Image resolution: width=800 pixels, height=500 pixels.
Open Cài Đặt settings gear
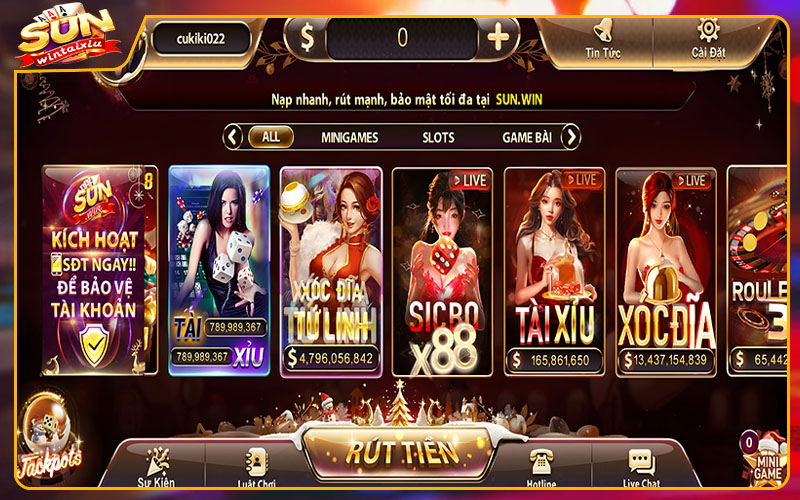[x=708, y=36]
